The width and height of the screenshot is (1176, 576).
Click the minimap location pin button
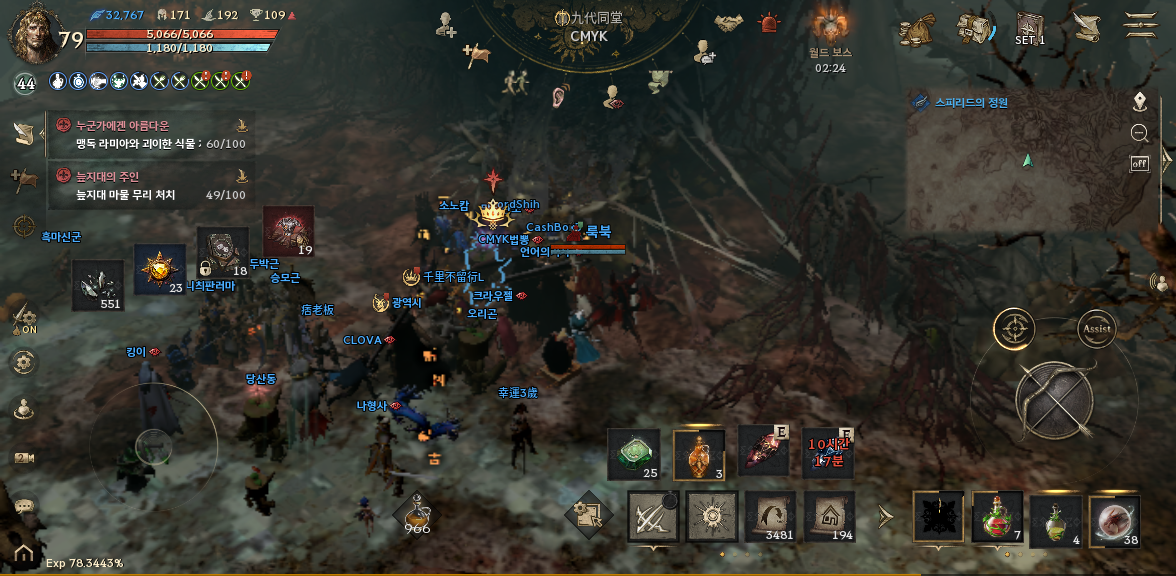(x=1139, y=101)
